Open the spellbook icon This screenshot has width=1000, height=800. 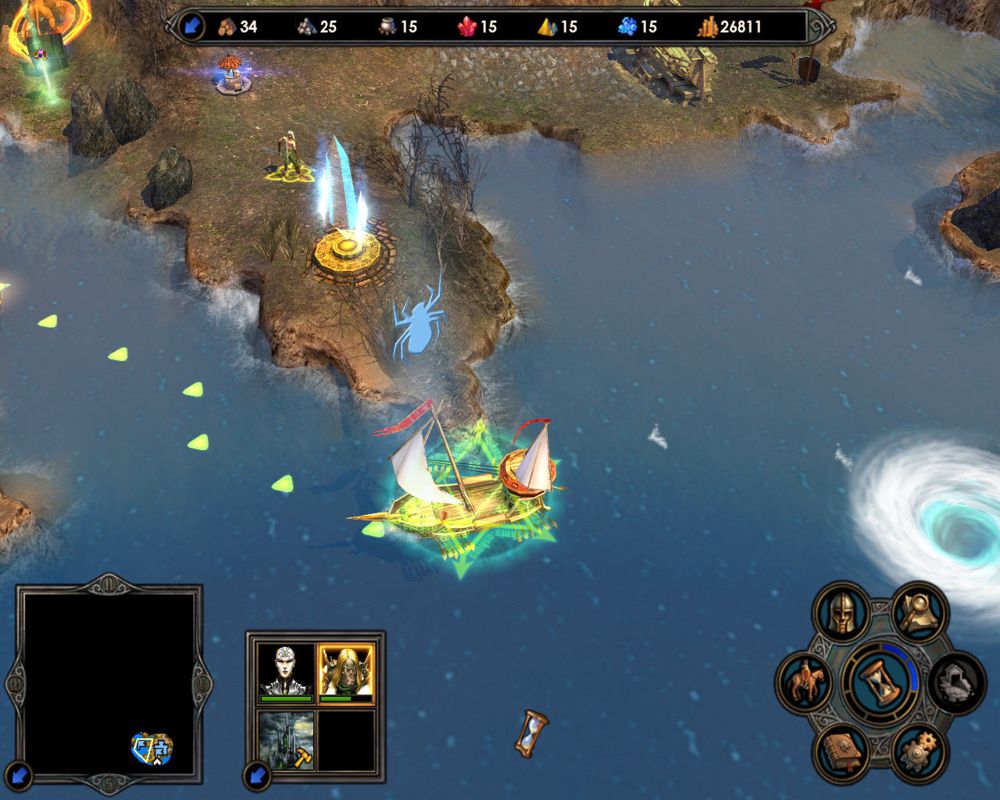[x=841, y=752]
